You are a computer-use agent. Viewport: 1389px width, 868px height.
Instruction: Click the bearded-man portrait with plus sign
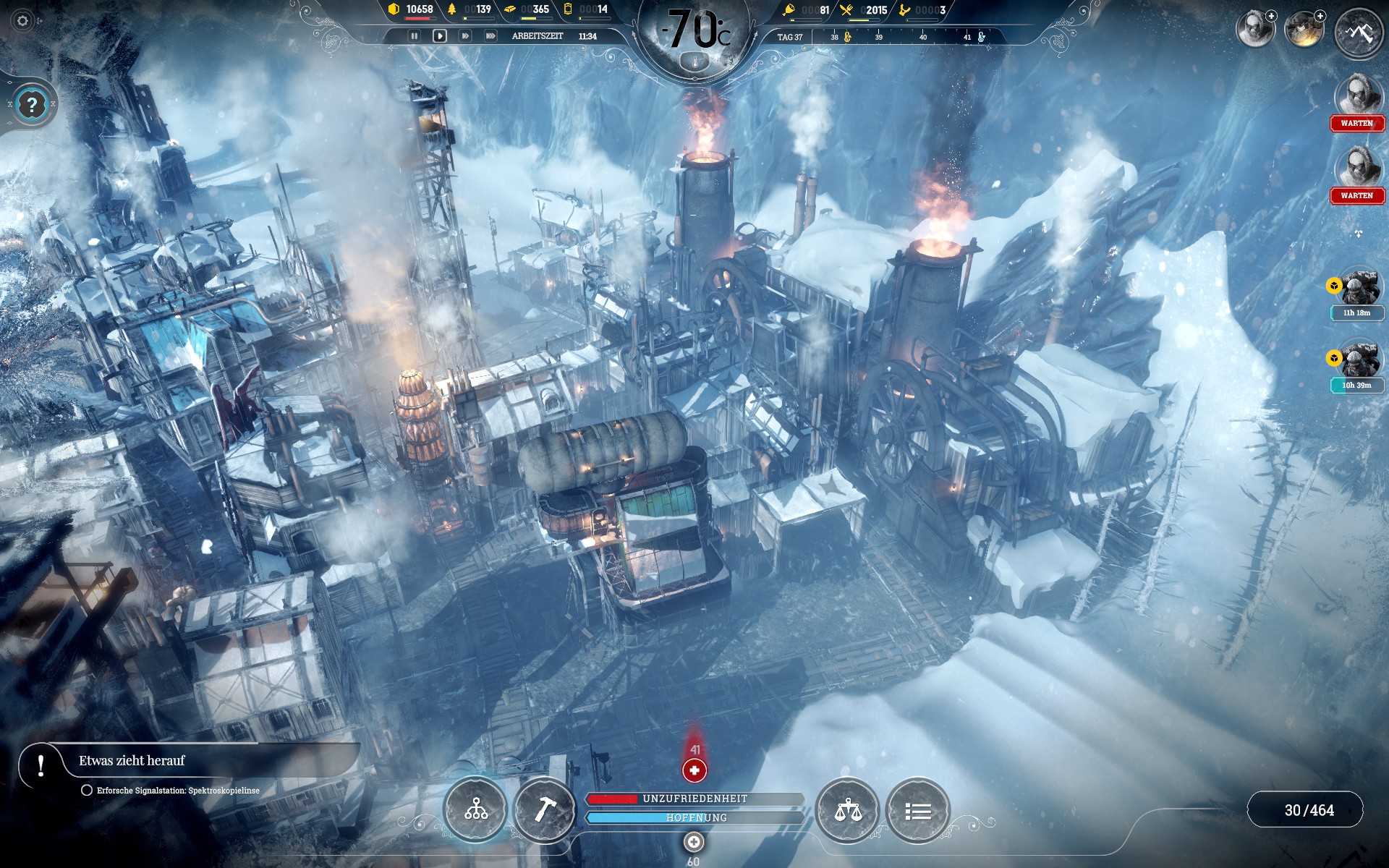[1254, 30]
